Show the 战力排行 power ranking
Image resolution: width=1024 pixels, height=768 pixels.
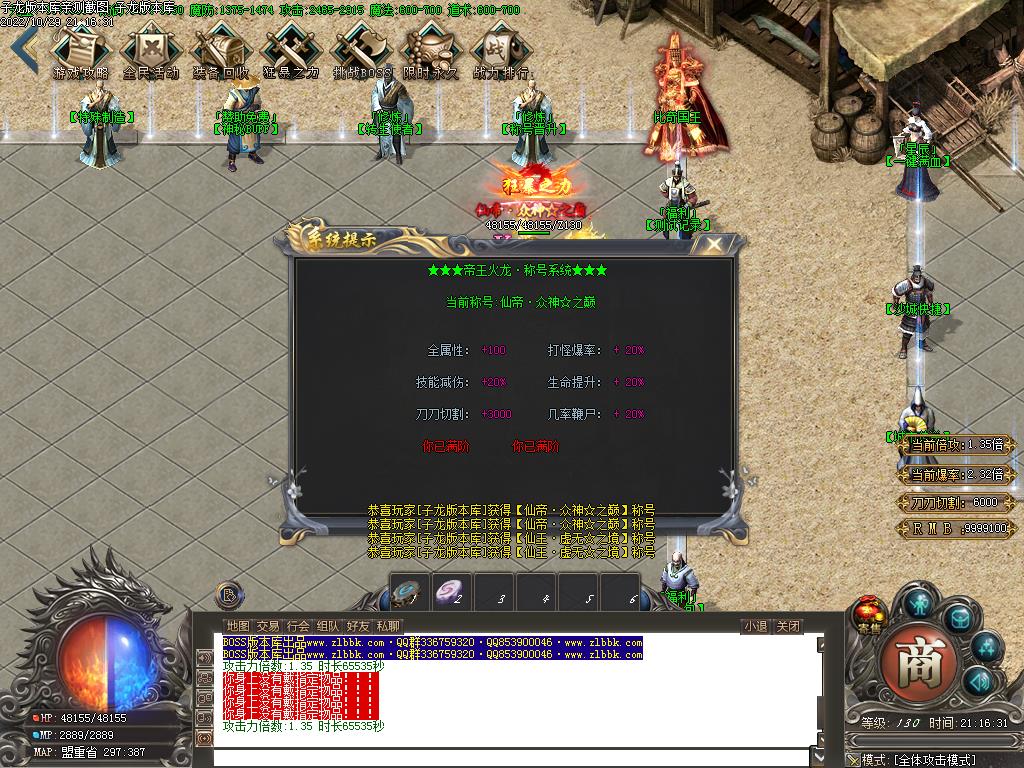[x=500, y=50]
